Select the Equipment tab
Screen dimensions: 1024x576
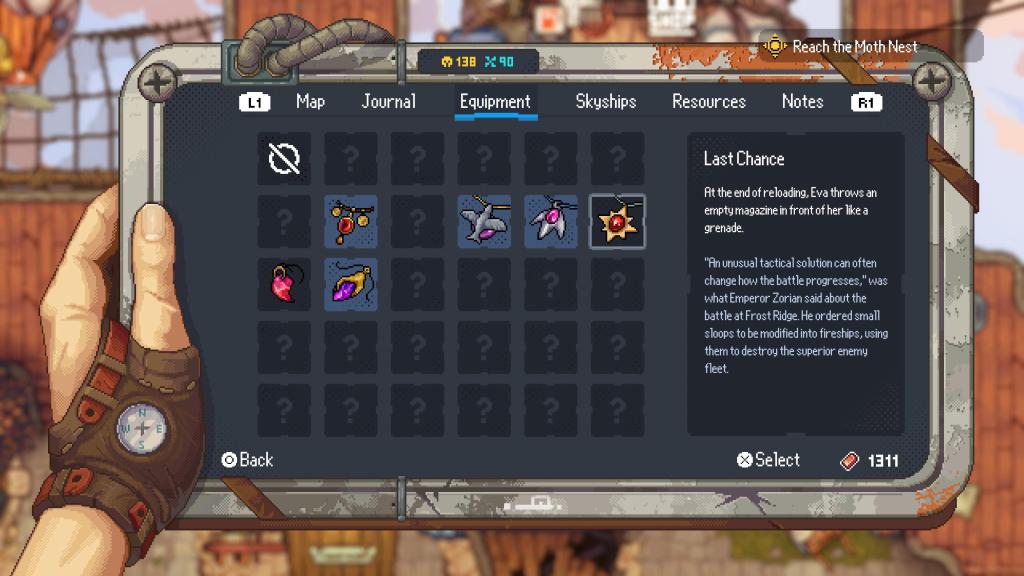[x=495, y=102]
